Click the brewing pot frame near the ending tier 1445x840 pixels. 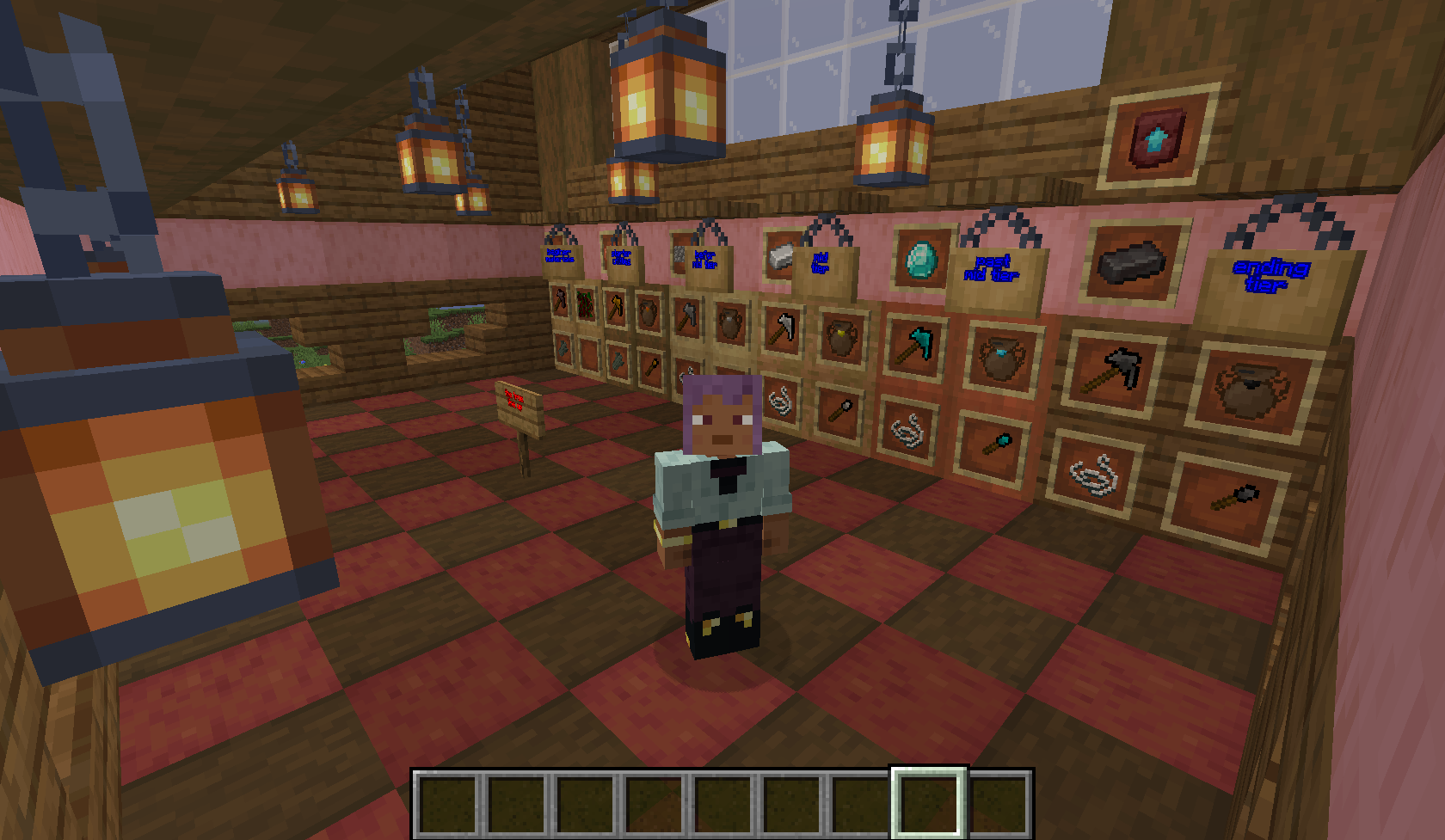tap(1247, 388)
